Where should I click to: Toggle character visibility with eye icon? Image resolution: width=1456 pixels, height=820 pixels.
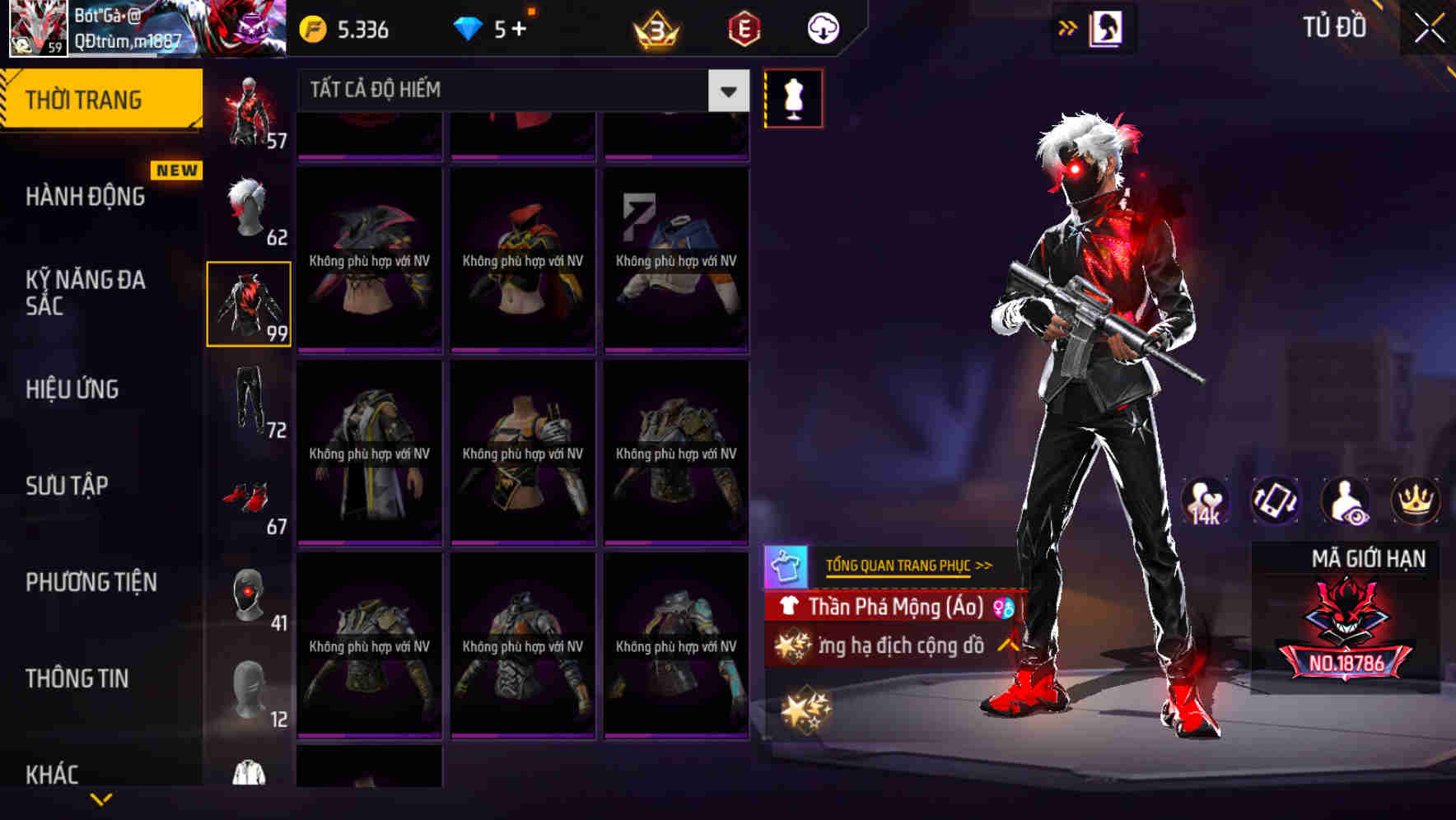(1344, 501)
